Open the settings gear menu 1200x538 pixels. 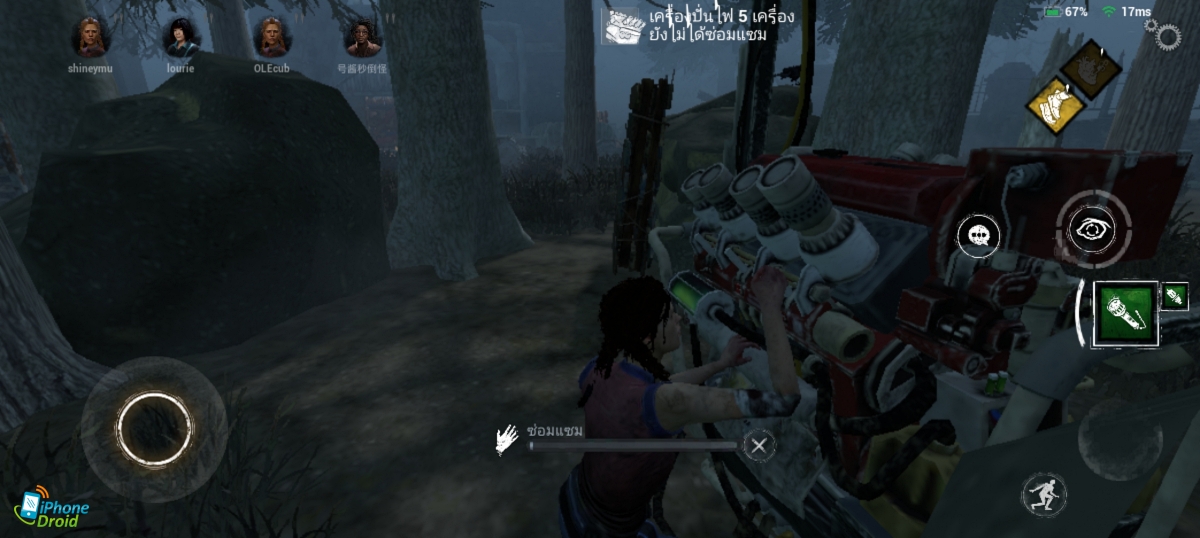click(1166, 36)
